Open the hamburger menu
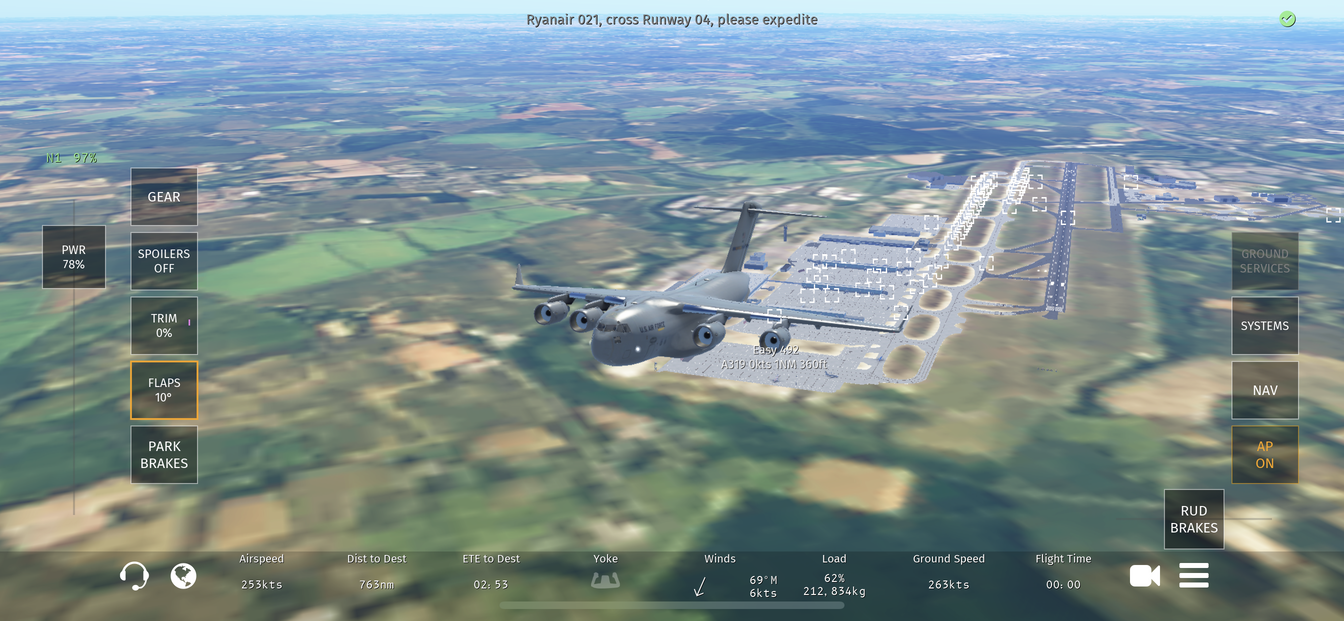The image size is (1344, 621). (x=1194, y=575)
